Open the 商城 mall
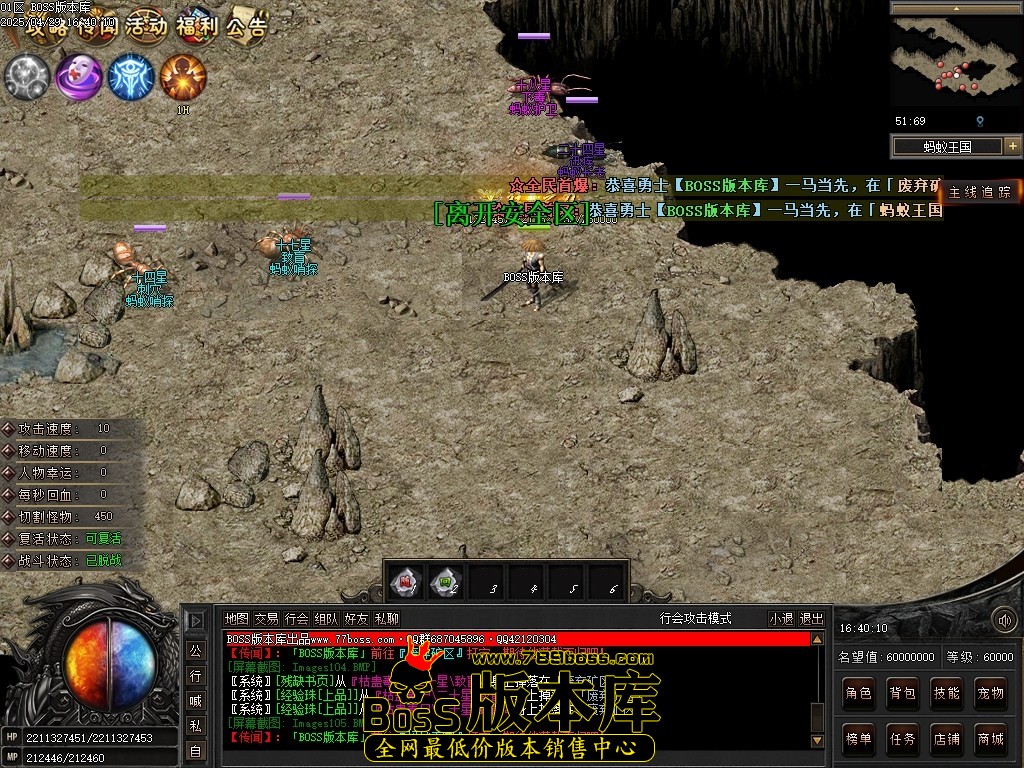 point(990,740)
